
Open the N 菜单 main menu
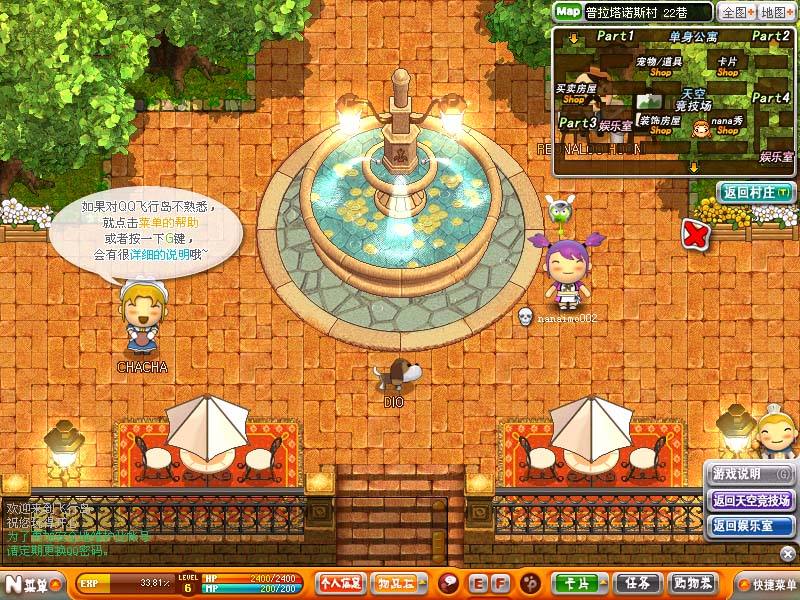click(27, 582)
